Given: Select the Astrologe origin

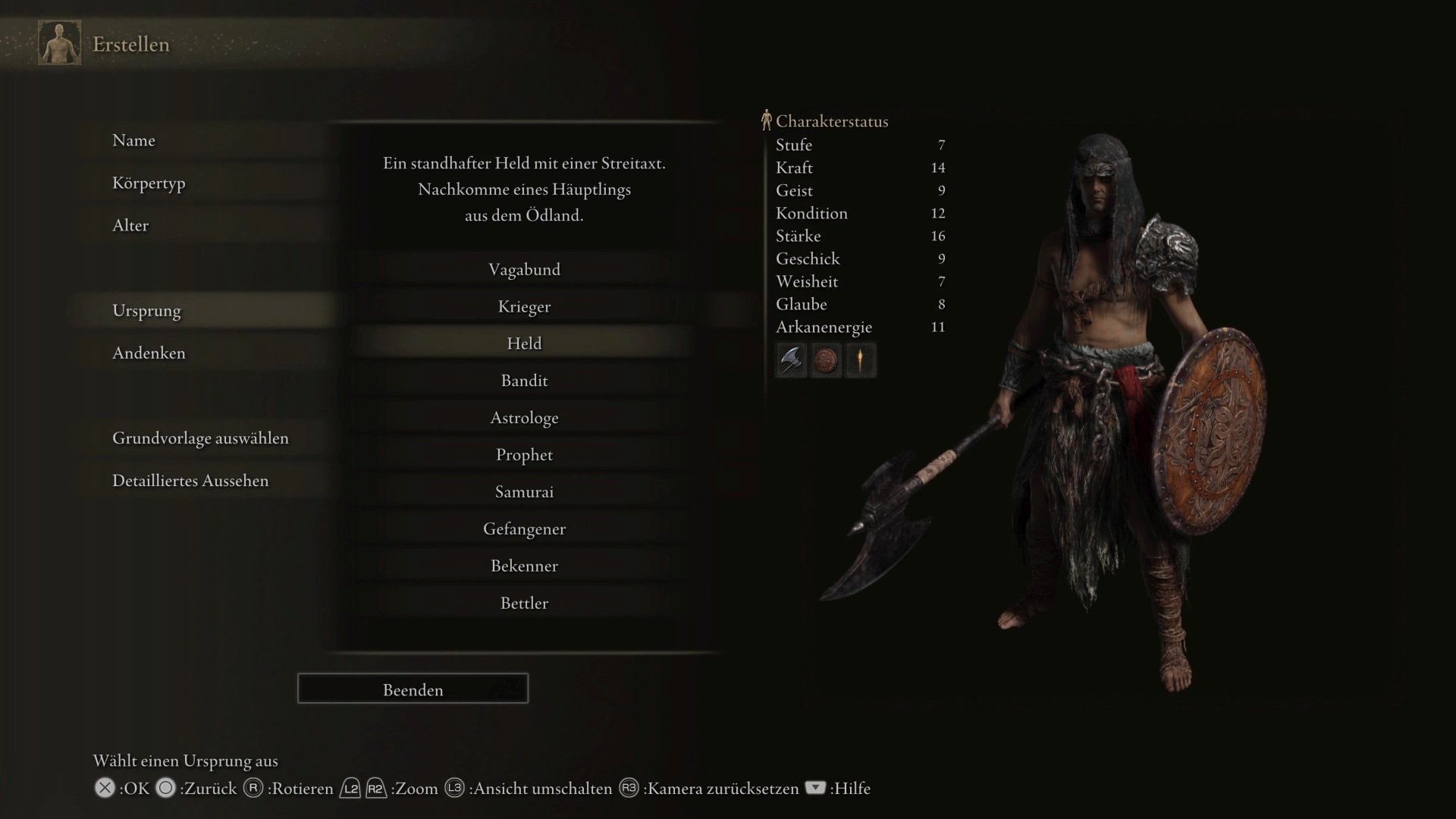Looking at the screenshot, I should pos(524,417).
